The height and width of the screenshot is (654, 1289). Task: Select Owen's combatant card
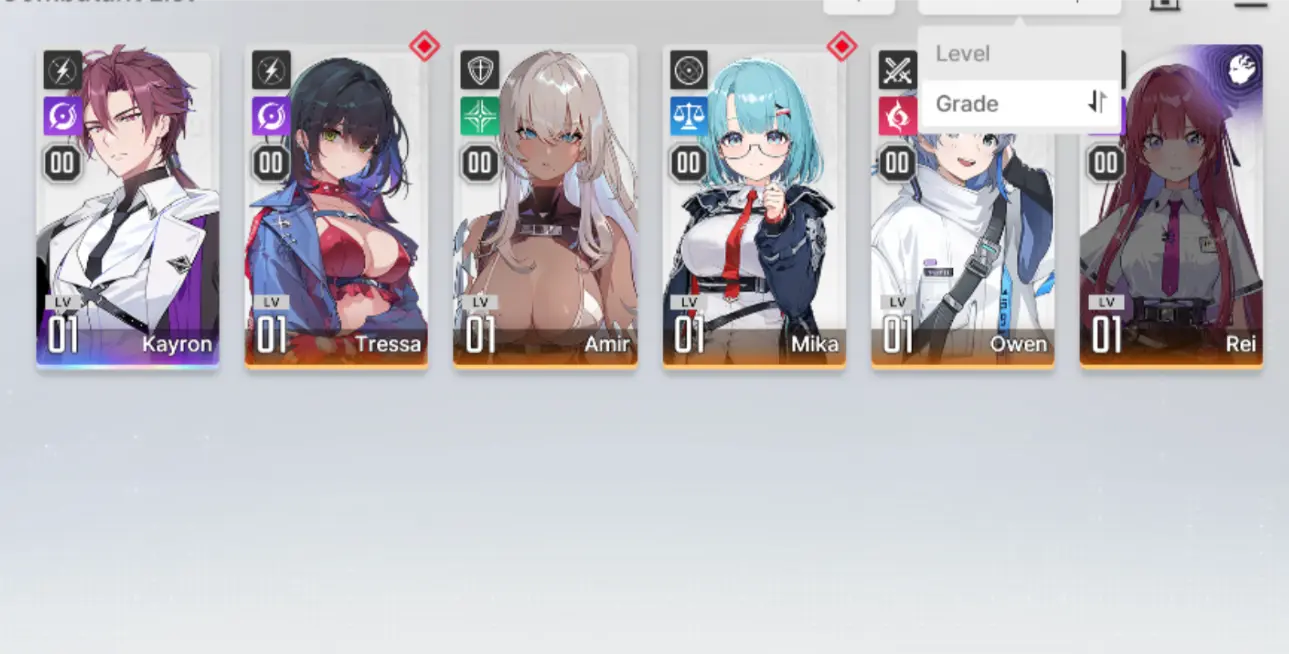pyautogui.click(x=962, y=250)
